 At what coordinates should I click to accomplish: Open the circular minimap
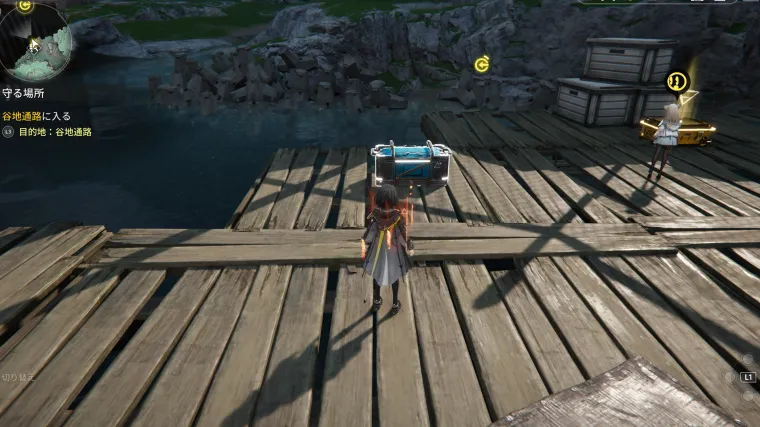coord(36,44)
